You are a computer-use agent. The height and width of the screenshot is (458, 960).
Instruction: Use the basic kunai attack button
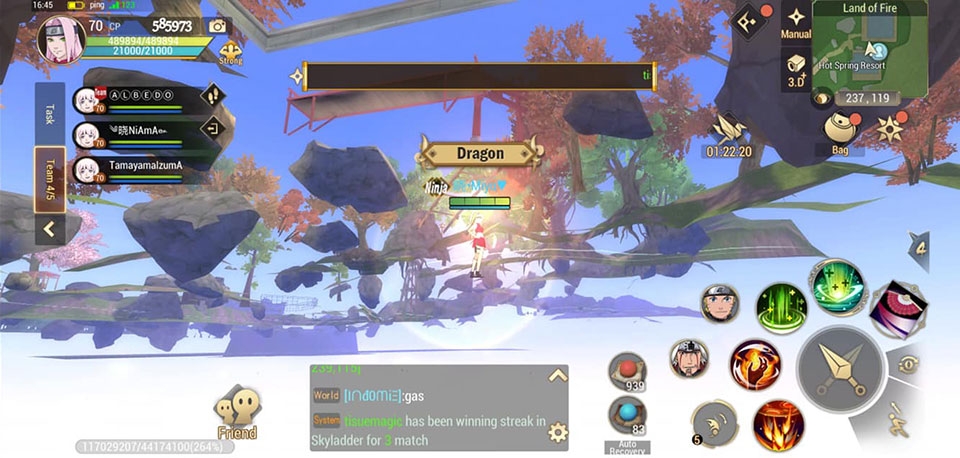tap(841, 370)
